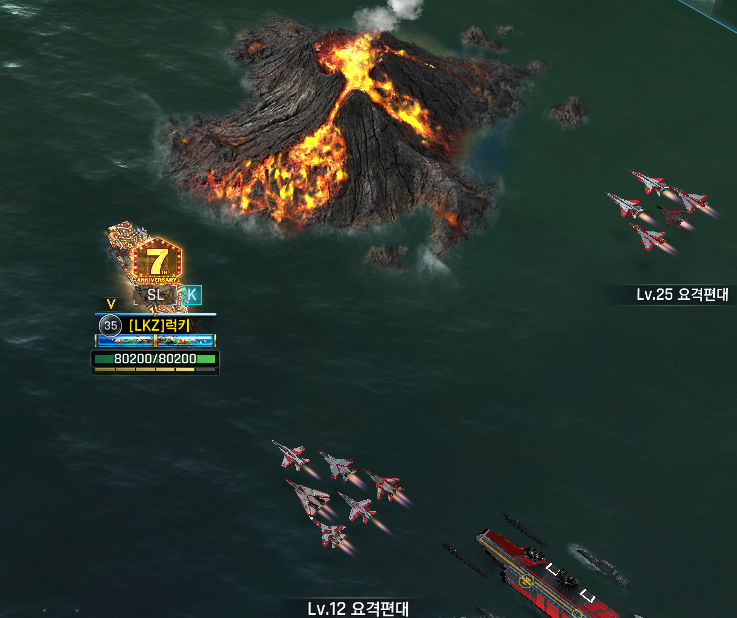This screenshot has width=737, height=618.
Task: Choose the Lv.12 요격편대 label
Action: point(358,608)
